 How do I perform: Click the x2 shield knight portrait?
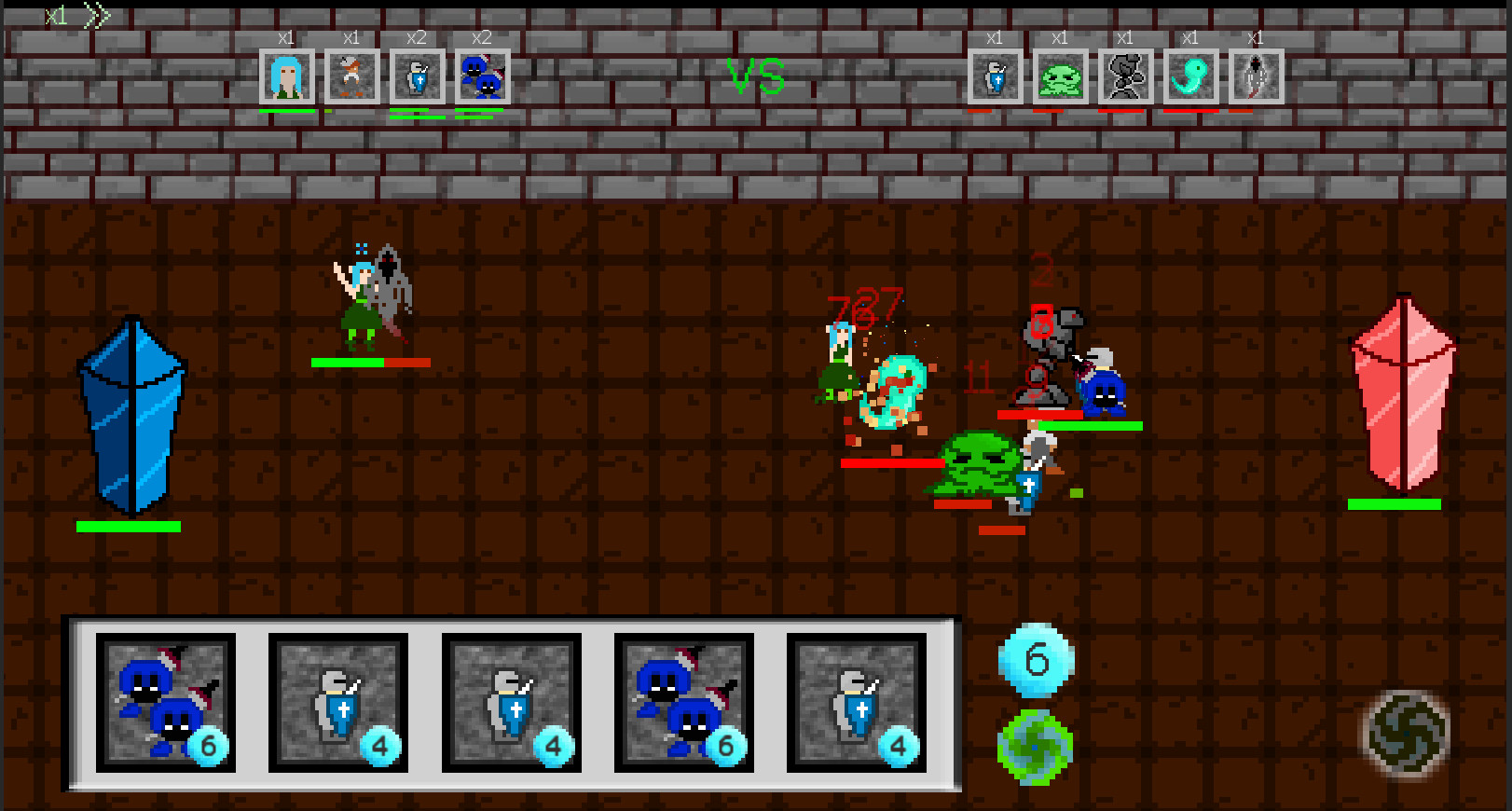[418, 76]
